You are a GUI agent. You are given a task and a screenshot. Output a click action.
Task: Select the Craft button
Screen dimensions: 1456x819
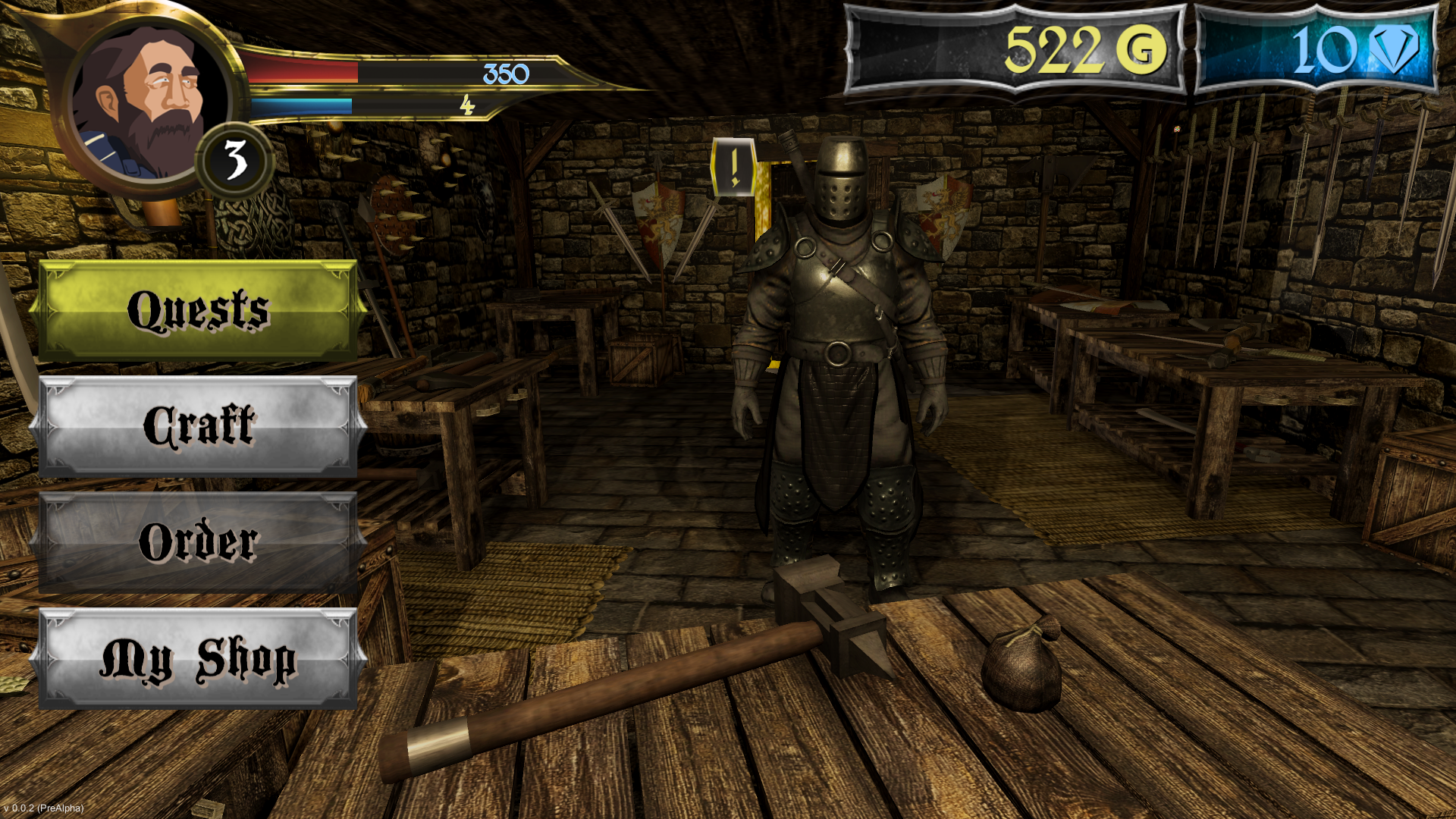(198, 426)
